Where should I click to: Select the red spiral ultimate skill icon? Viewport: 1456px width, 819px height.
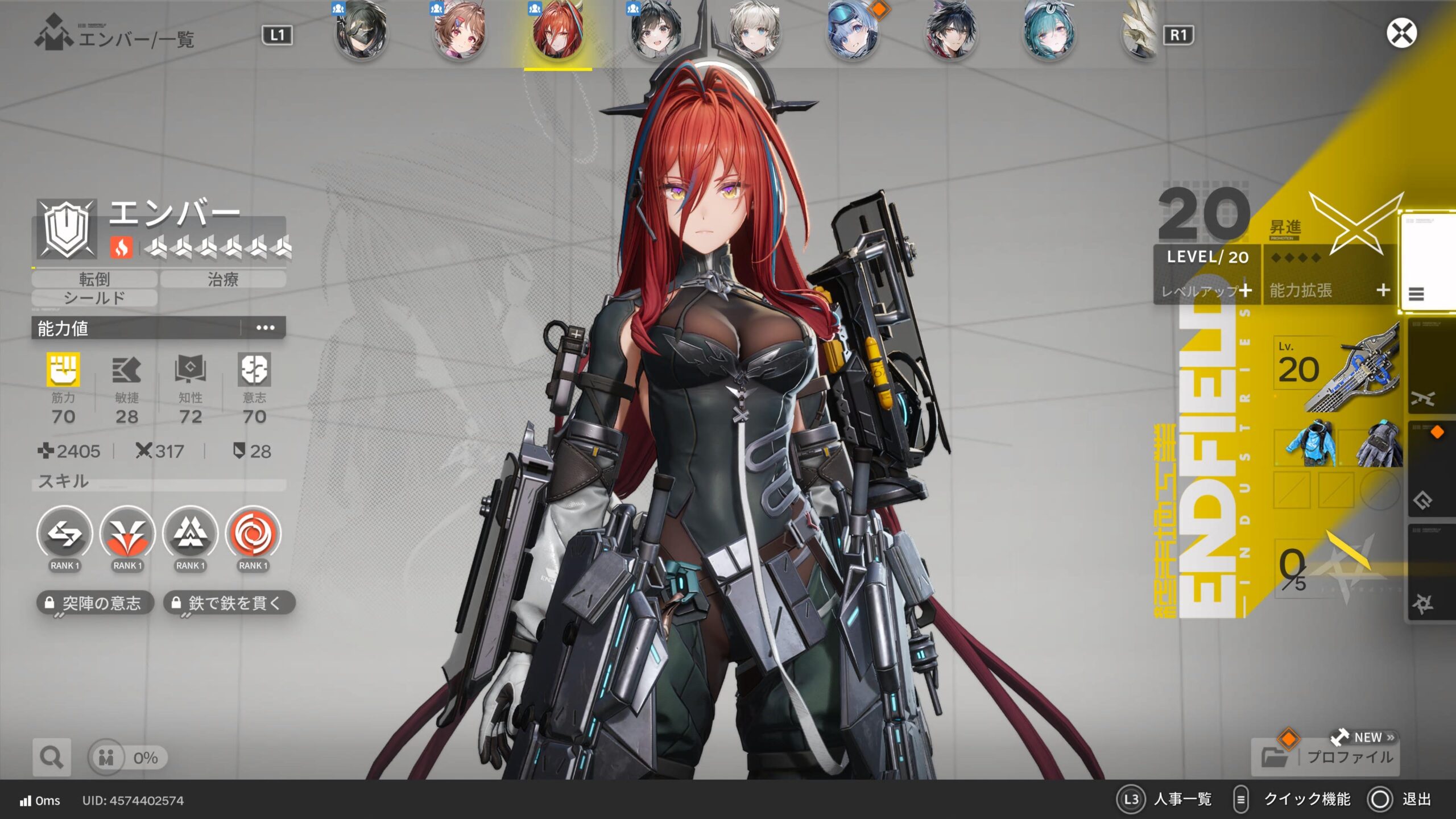click(253, 534)
